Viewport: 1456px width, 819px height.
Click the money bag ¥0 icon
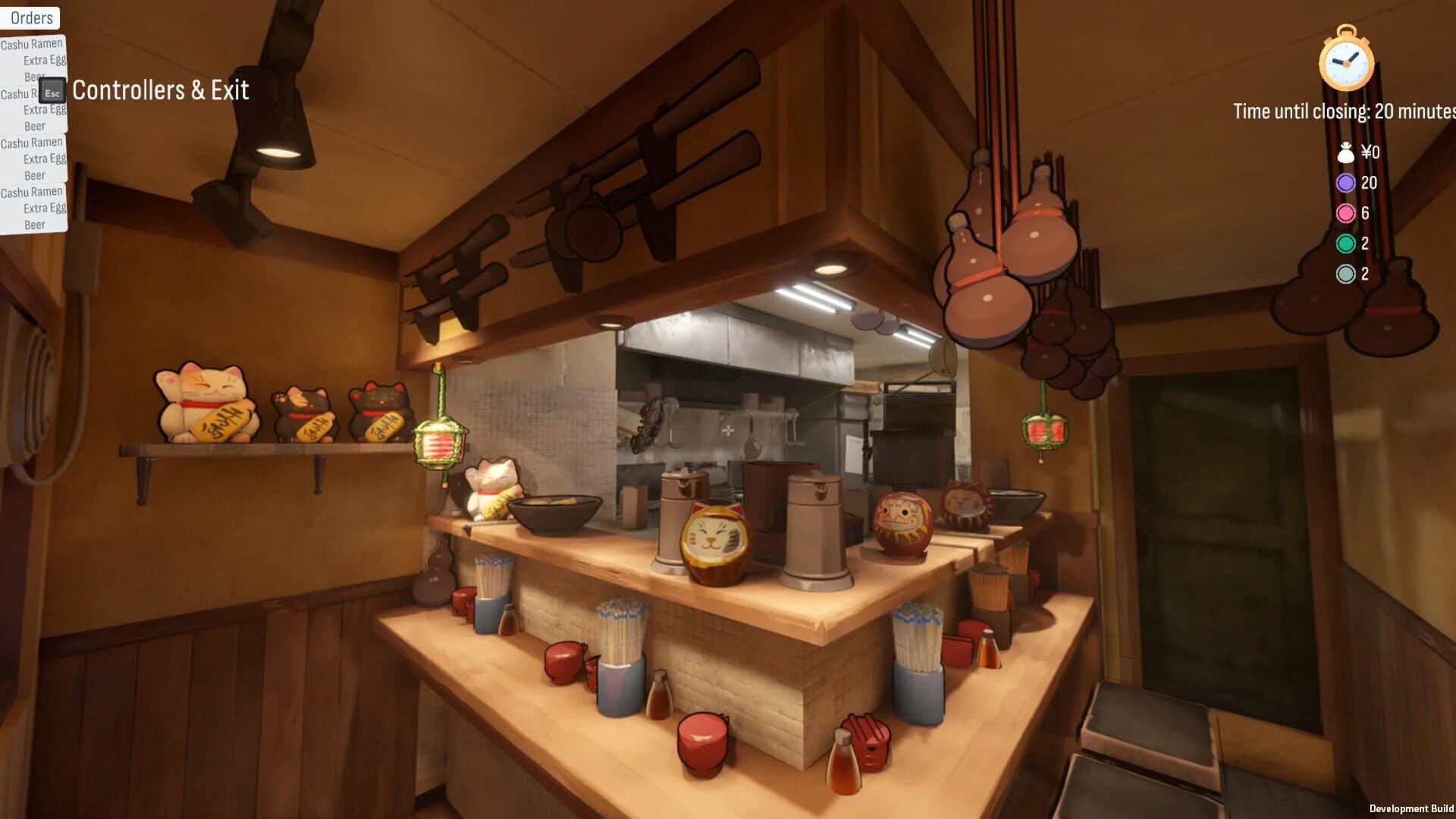pos(1345,152)
